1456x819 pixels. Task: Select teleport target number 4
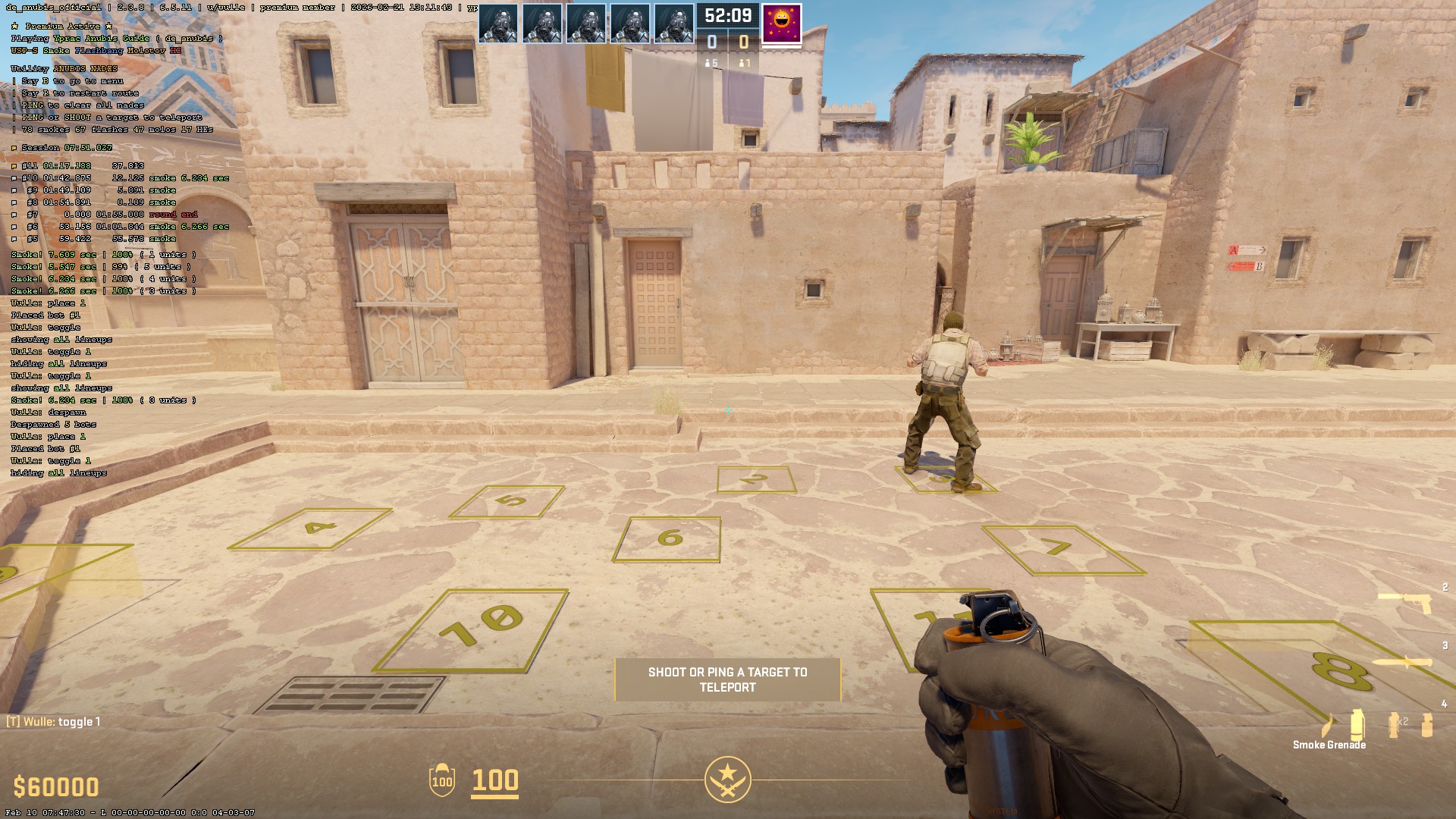pos(311,529)
